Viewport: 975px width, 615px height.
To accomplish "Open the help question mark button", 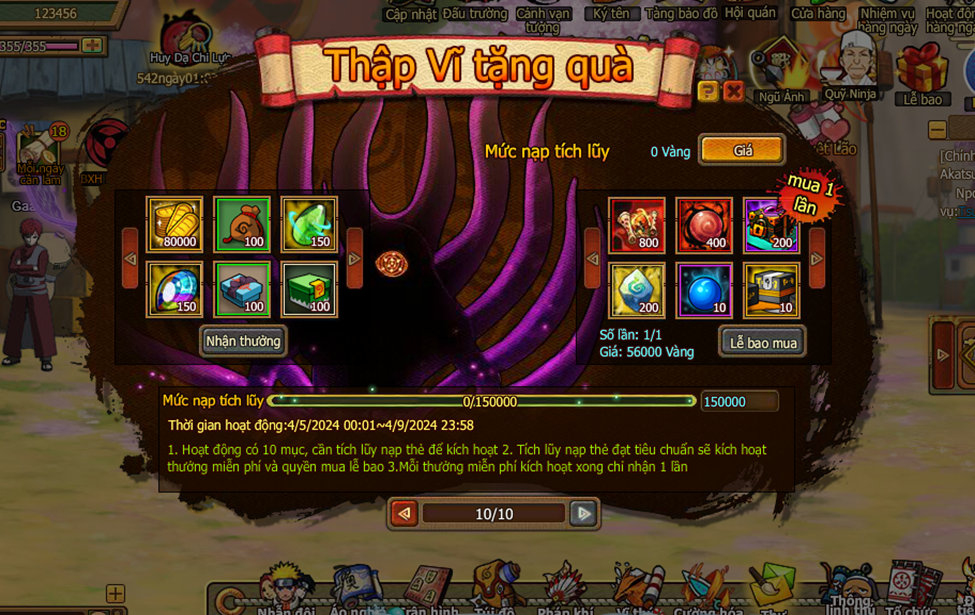I will (708, 92).
